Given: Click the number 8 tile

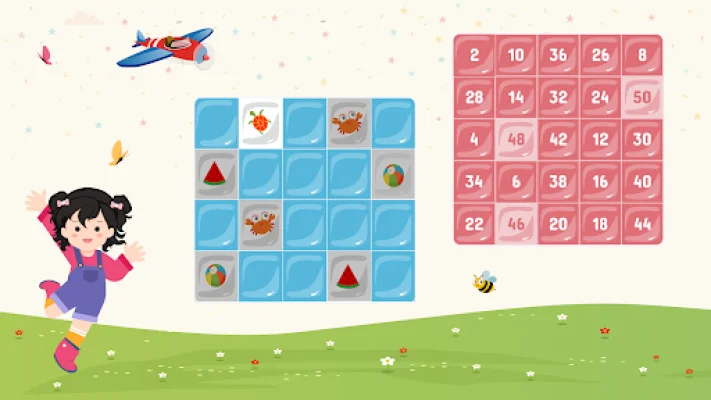Looking at the screenshot, I should coord(642,55).
